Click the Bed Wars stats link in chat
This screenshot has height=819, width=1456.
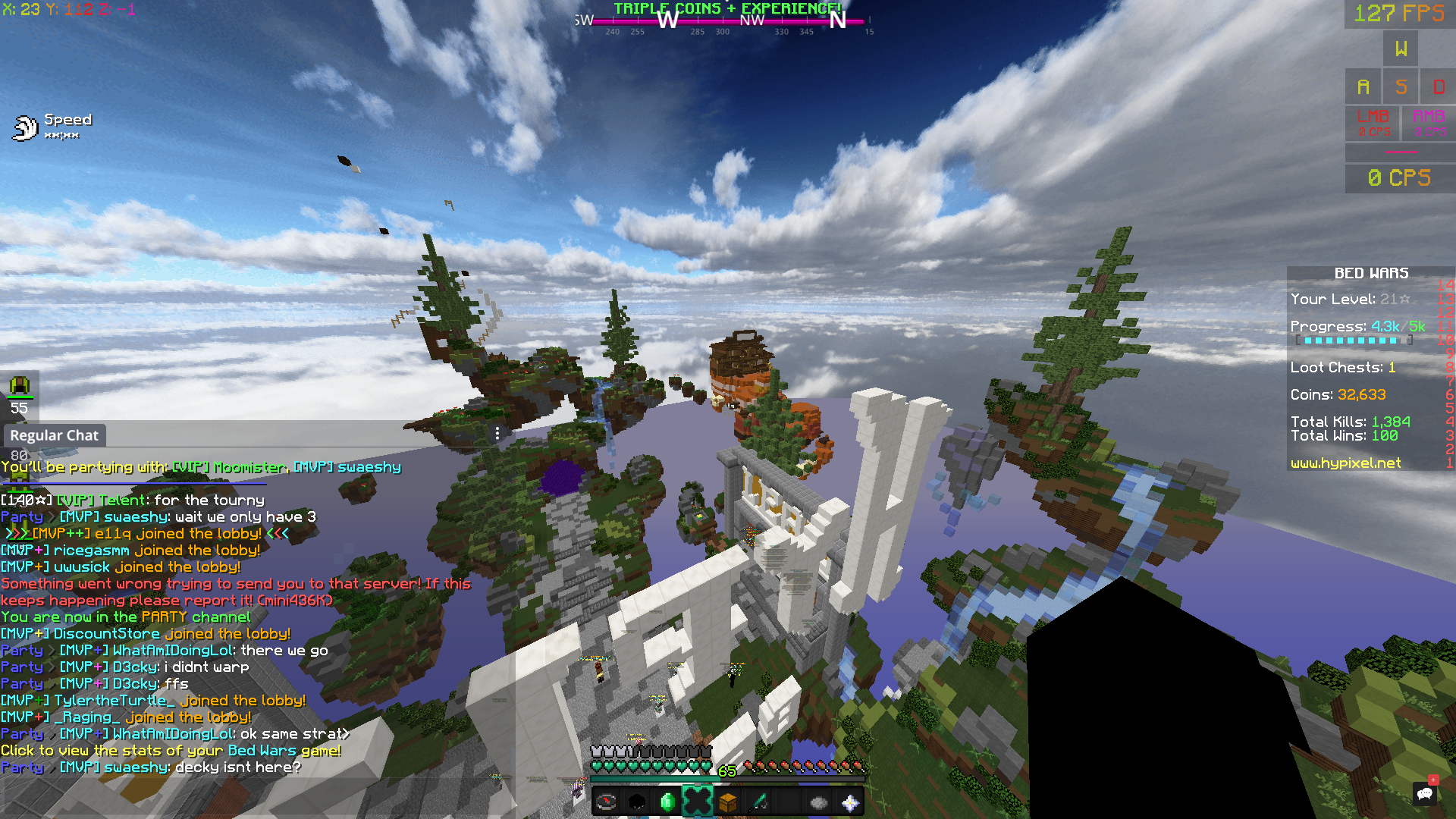pyautogui.click(x=171, y=750)
